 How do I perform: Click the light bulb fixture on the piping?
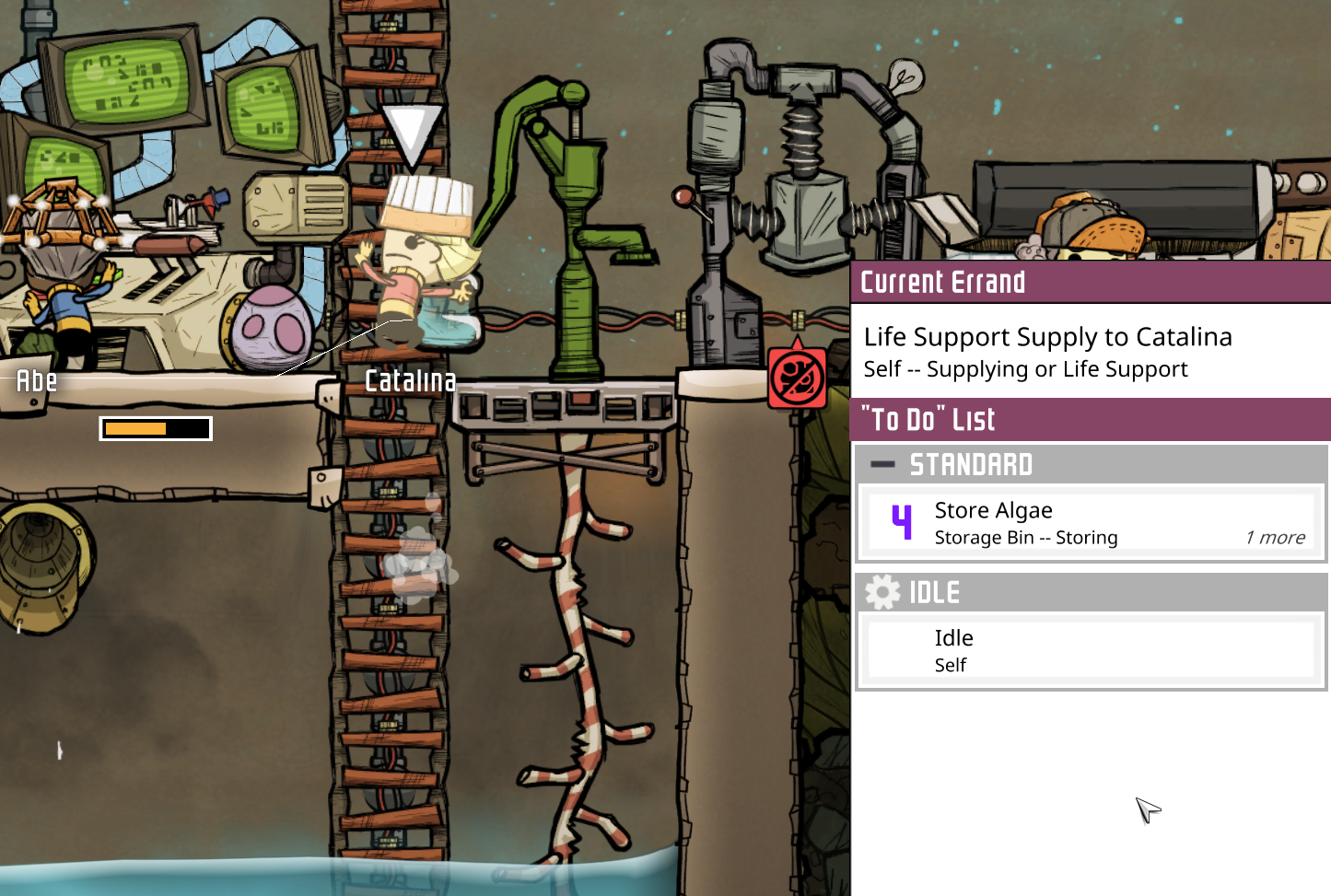(x=907, y=78)
